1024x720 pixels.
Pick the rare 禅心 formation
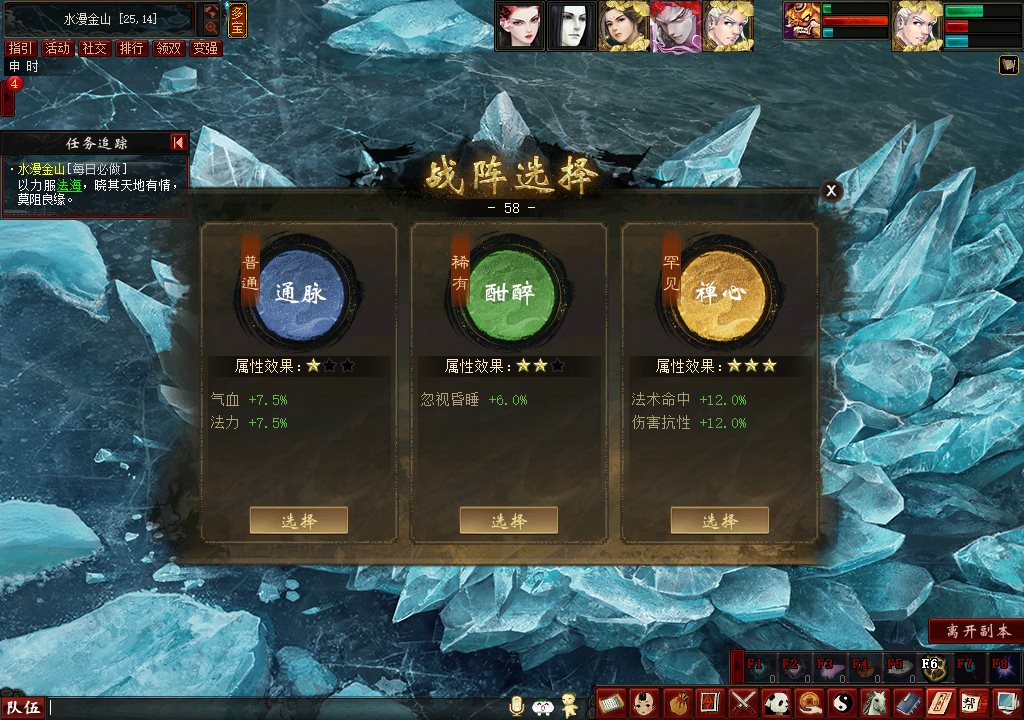pos(719,520)
